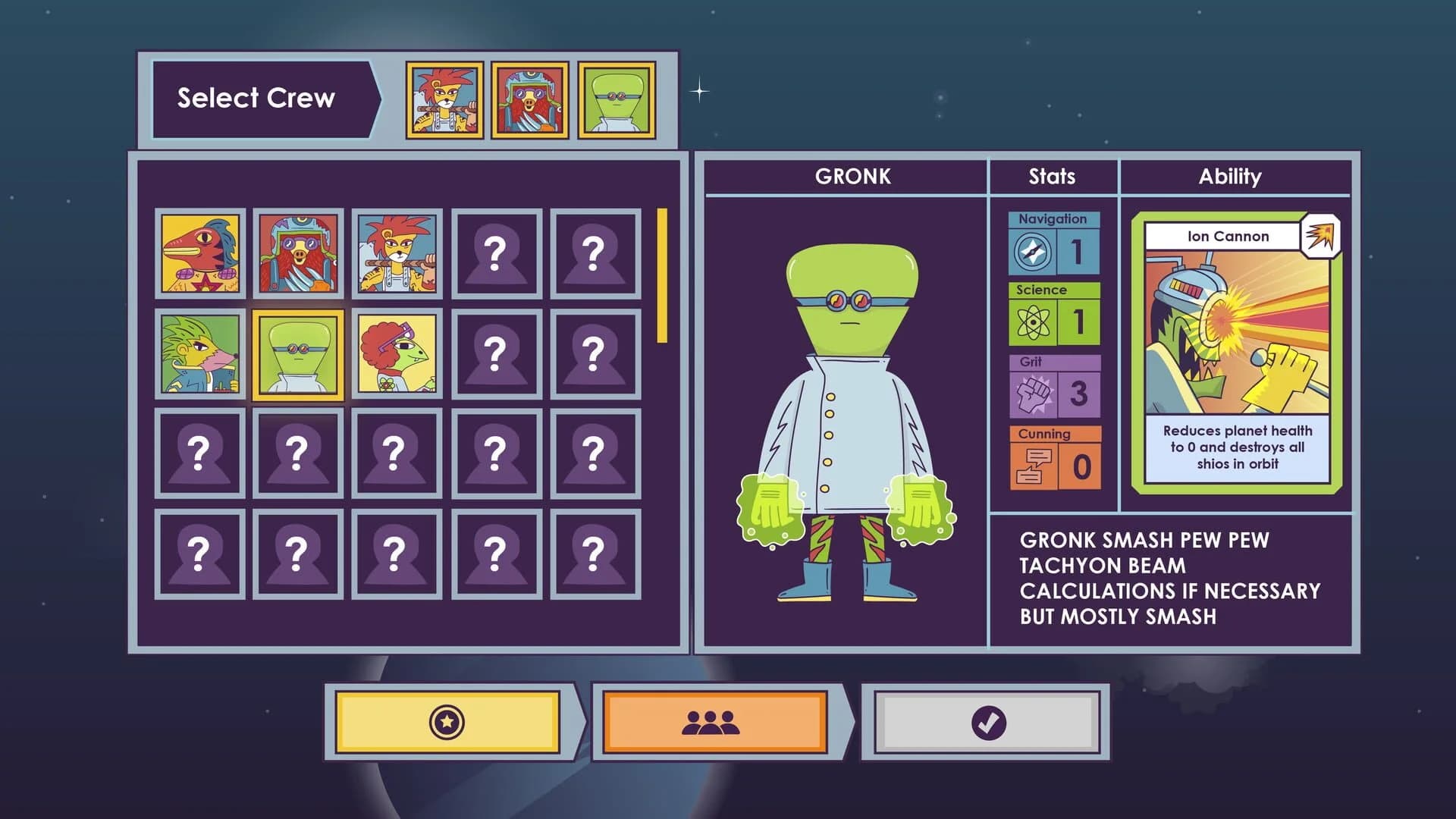Click the Select Crew banner label
This screenshot has width=1456, height=819.
[256, 97]
